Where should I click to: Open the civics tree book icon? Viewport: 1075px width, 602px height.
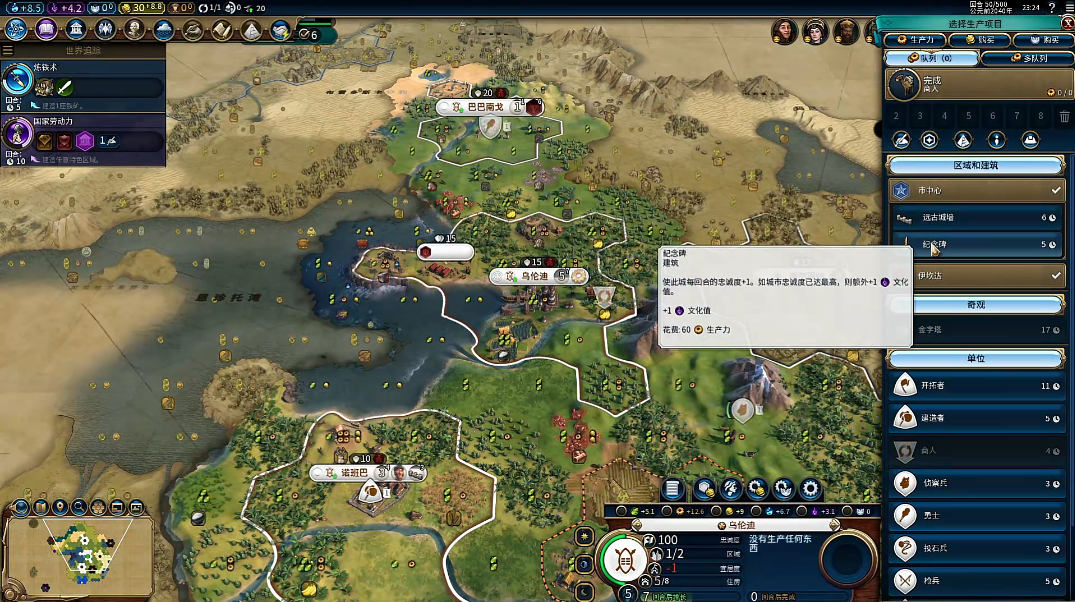pyautogui.click(x=46, y=29)
